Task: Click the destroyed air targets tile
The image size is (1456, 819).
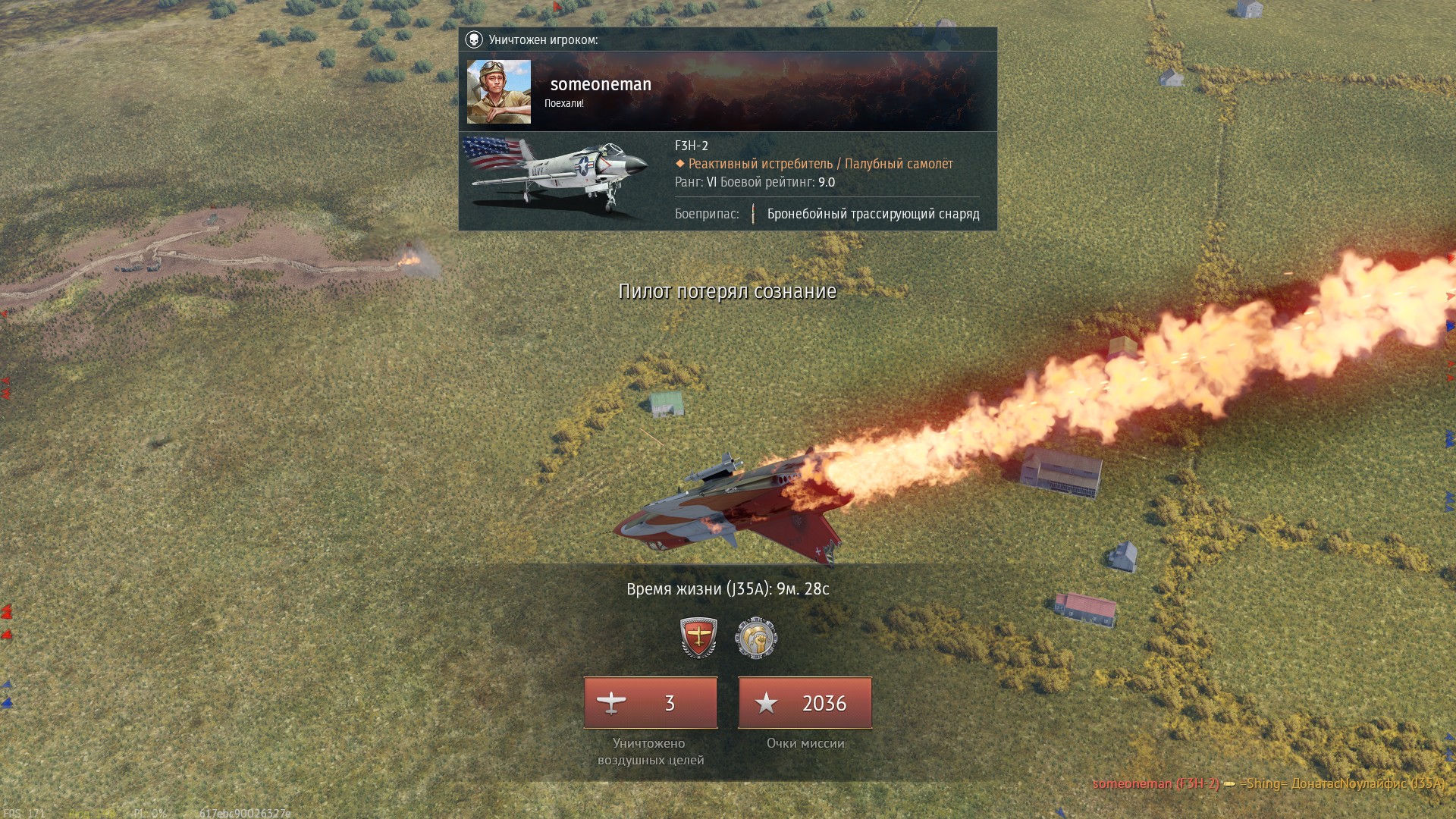Action: [650, 703]
